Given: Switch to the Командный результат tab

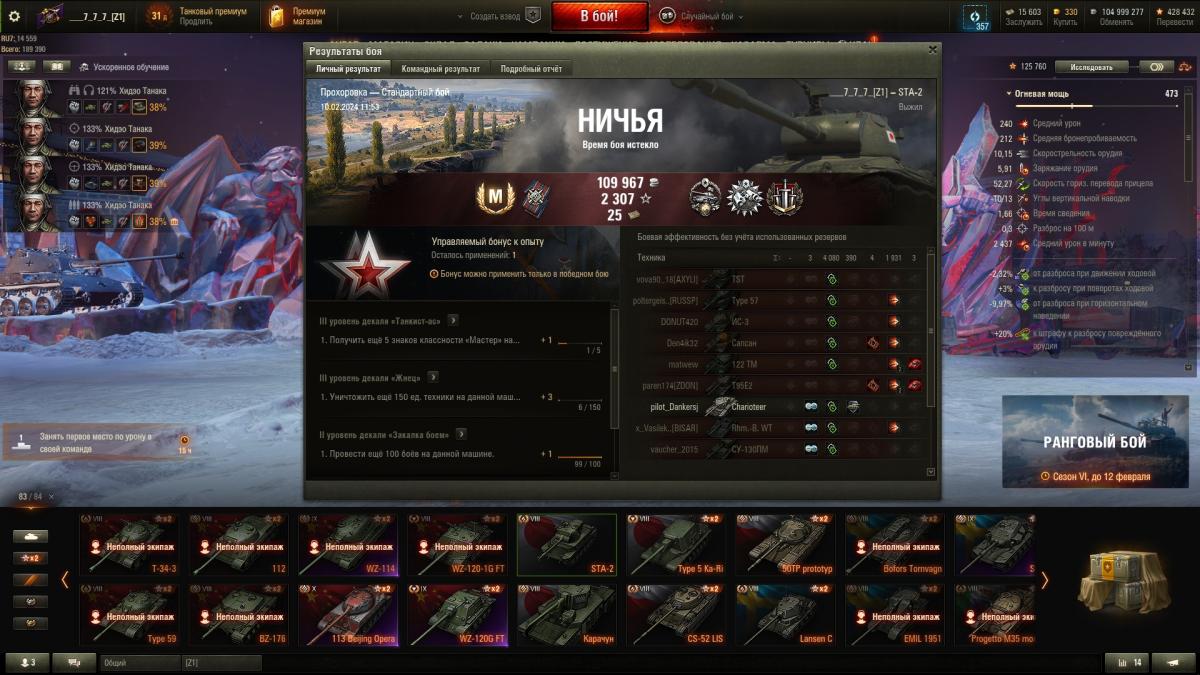Looking at the screenshot, I should tap(440, 69).
